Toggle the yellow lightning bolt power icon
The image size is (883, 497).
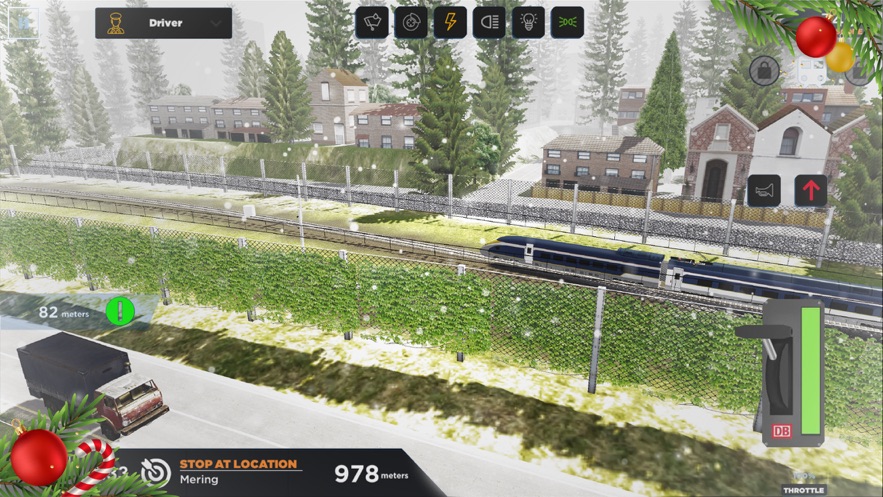pos(450,22)
